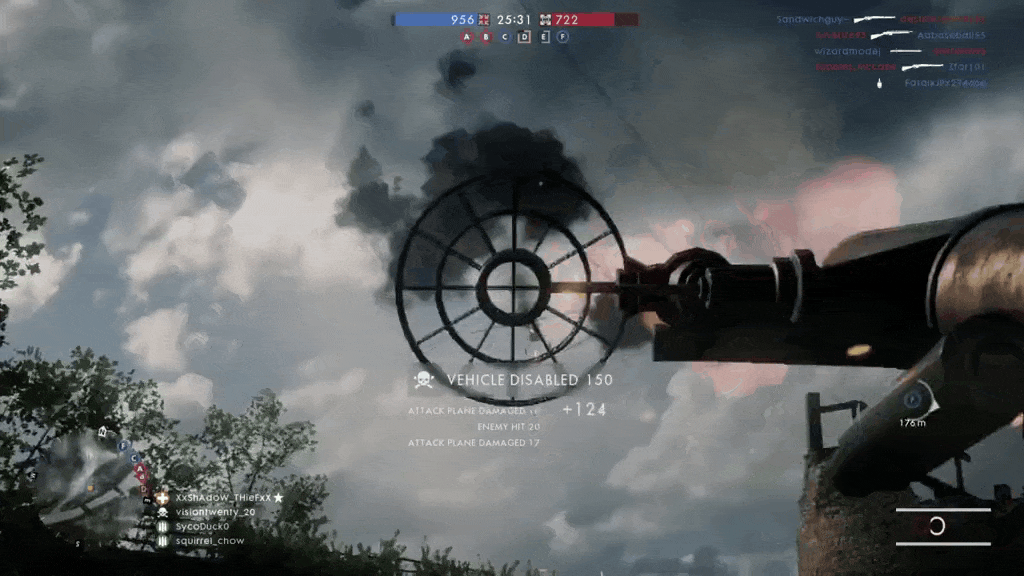Select objective flag D in the top bar
This screenshot has height=576, width=1024.
coord(524,37)
